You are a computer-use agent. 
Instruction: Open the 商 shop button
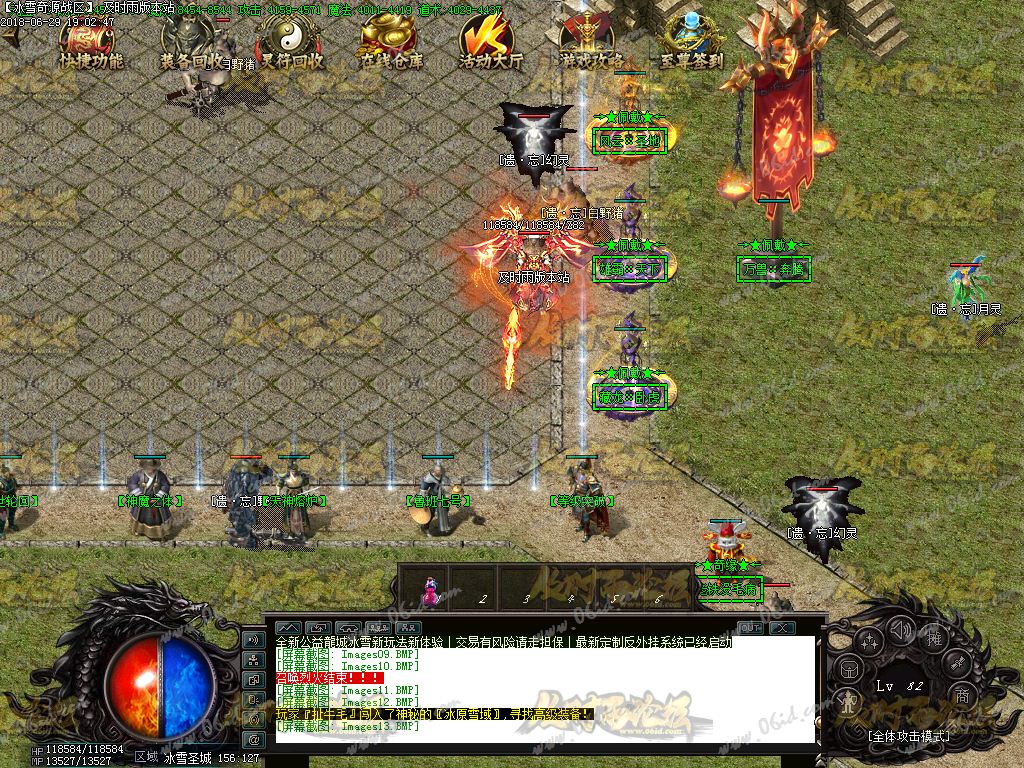961,695
